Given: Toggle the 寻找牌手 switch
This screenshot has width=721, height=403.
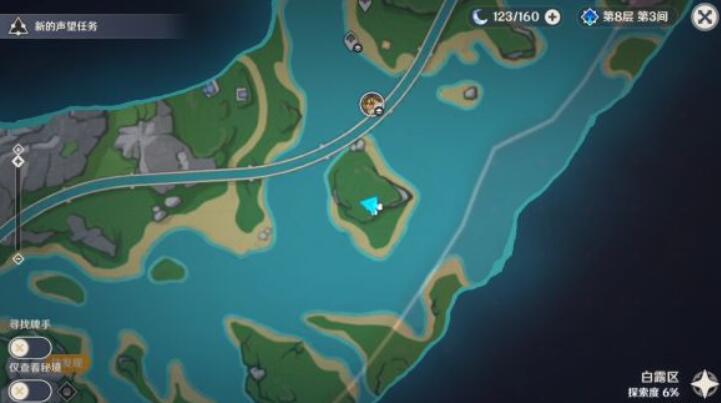Looking at the screenshot, I should [x=29, y=348].
